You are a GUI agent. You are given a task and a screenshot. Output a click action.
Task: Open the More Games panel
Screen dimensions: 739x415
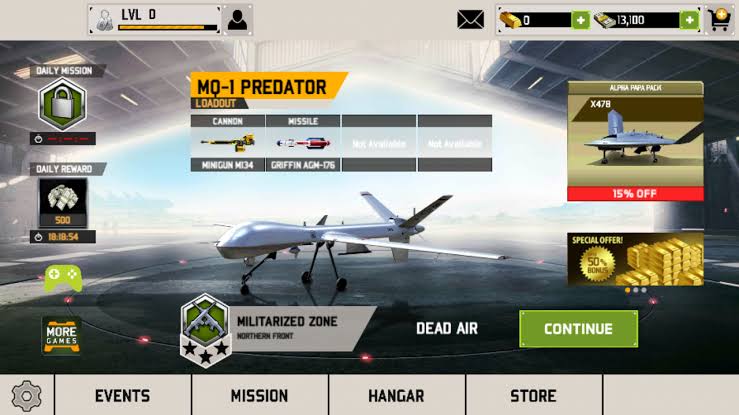(x=60, y=336)
